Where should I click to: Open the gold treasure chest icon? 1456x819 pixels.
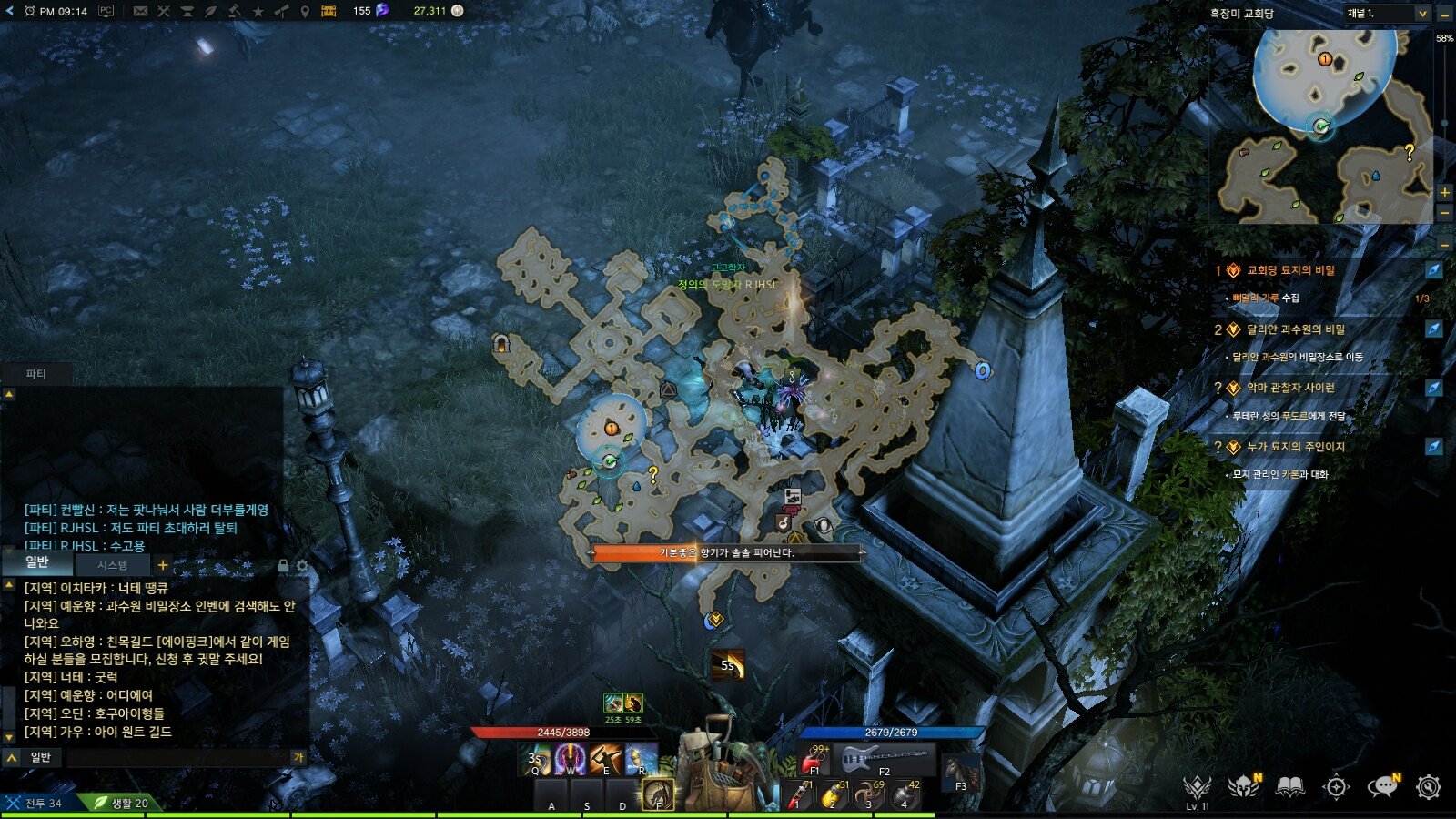click(329, 11)
